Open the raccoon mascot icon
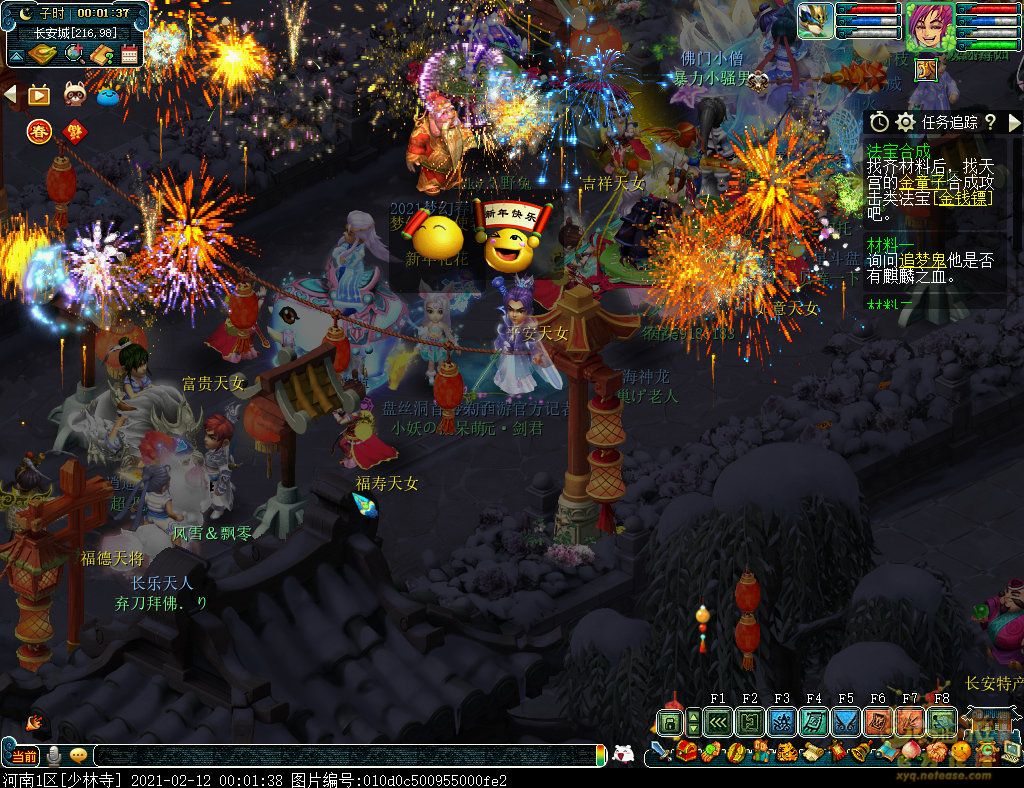This screenshot has height=788, width=1024. (74, 95)
